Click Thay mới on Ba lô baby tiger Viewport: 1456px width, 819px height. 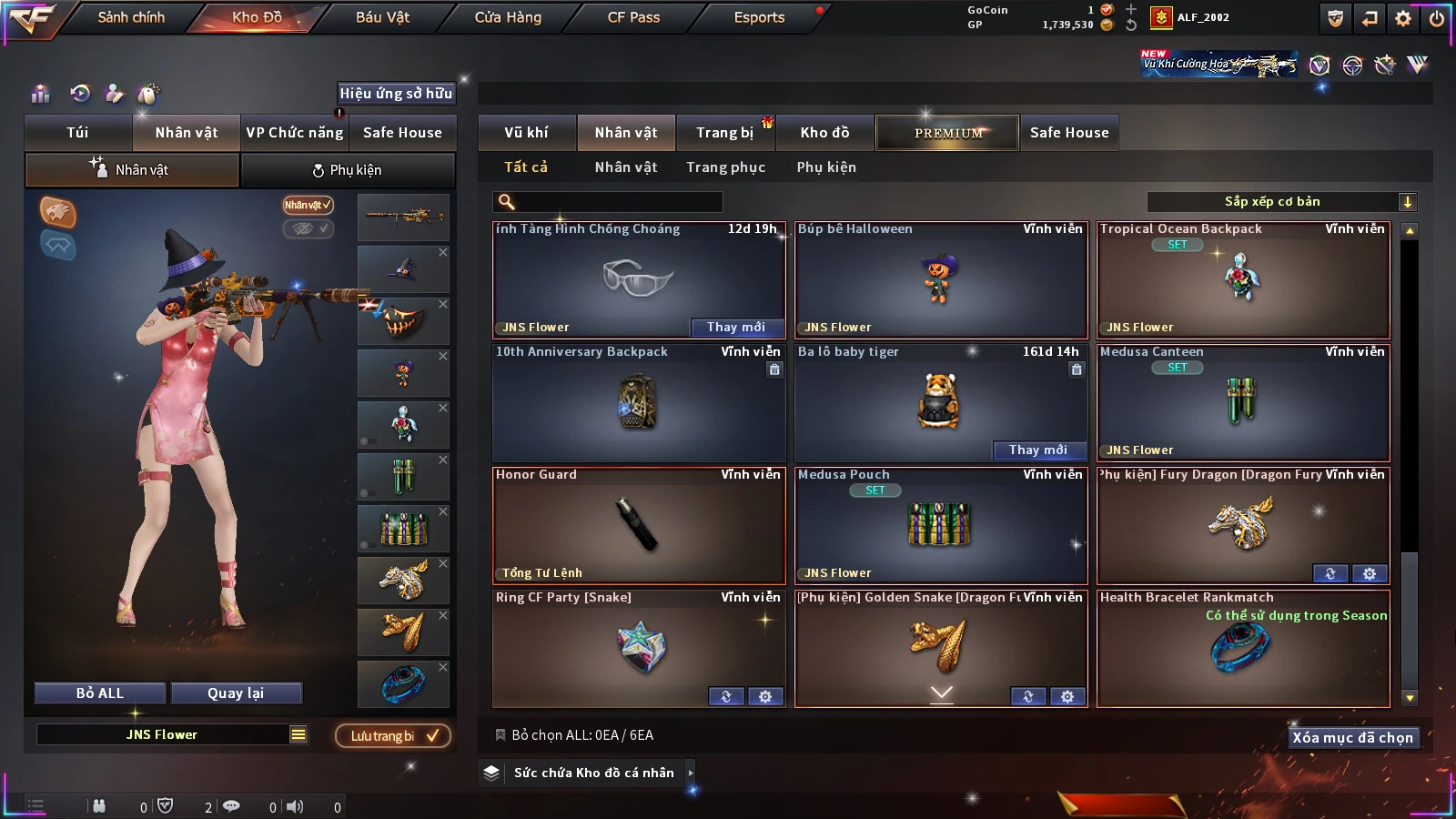pos(1037,450)
